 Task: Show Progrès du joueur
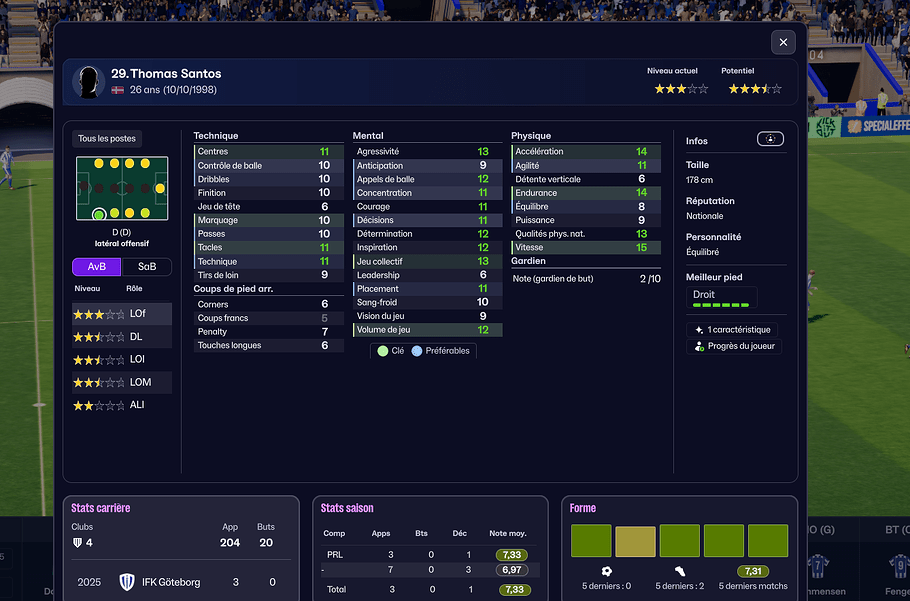point(735,347)
